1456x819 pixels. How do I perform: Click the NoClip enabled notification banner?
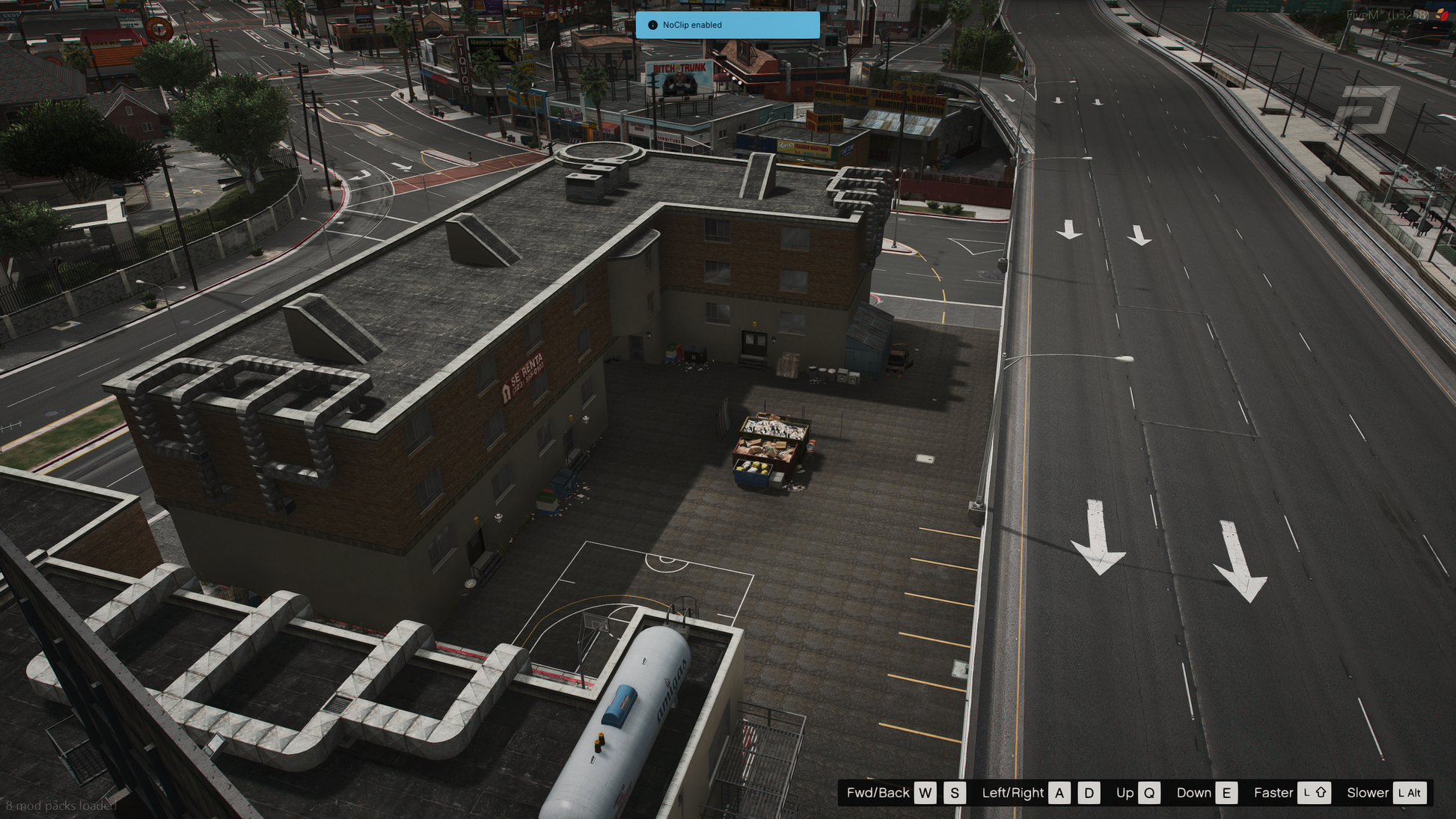pyautogui.click(x=727, y=25)
